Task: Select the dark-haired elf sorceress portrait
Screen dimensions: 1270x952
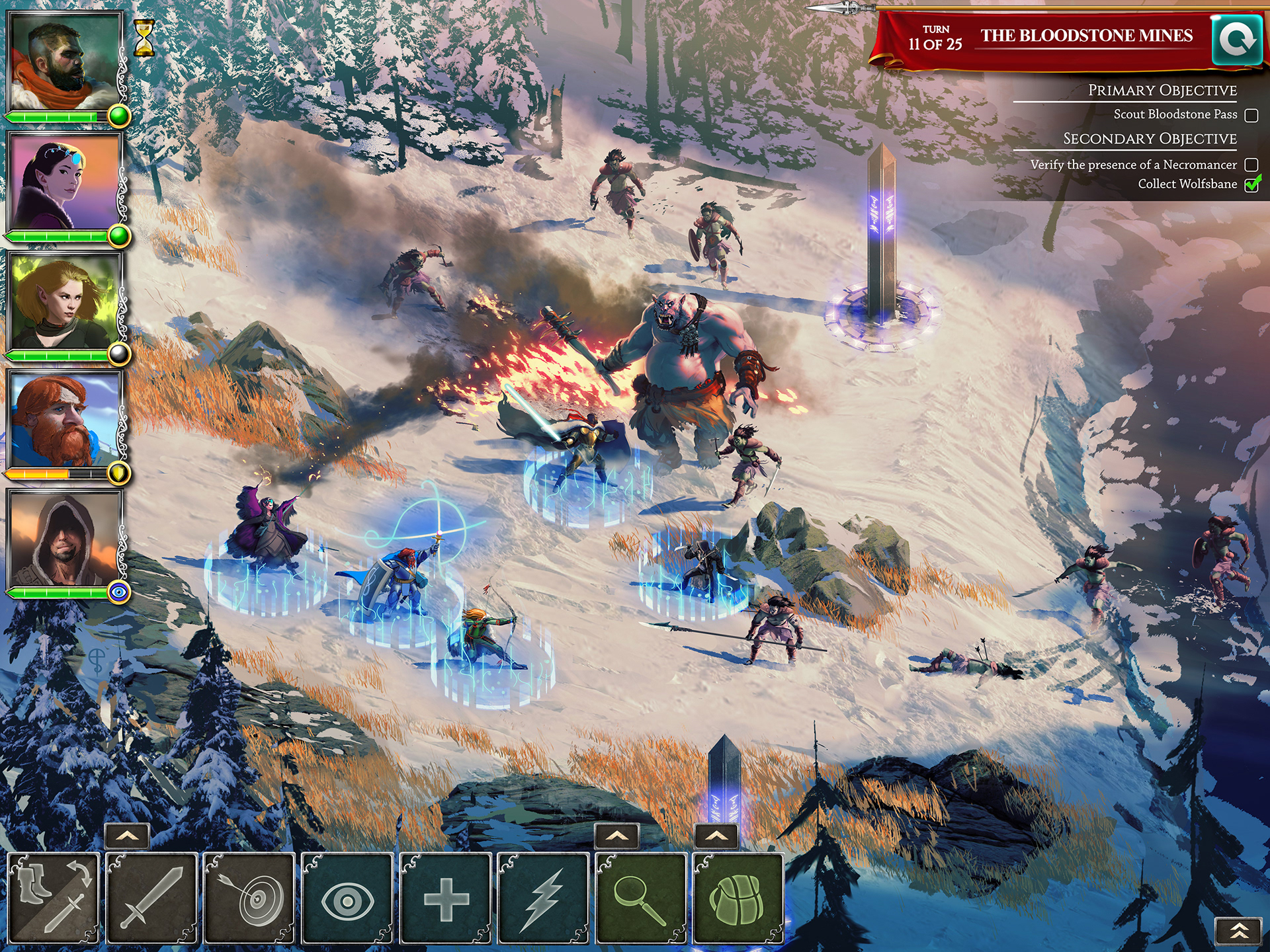Action: (64, 180)
